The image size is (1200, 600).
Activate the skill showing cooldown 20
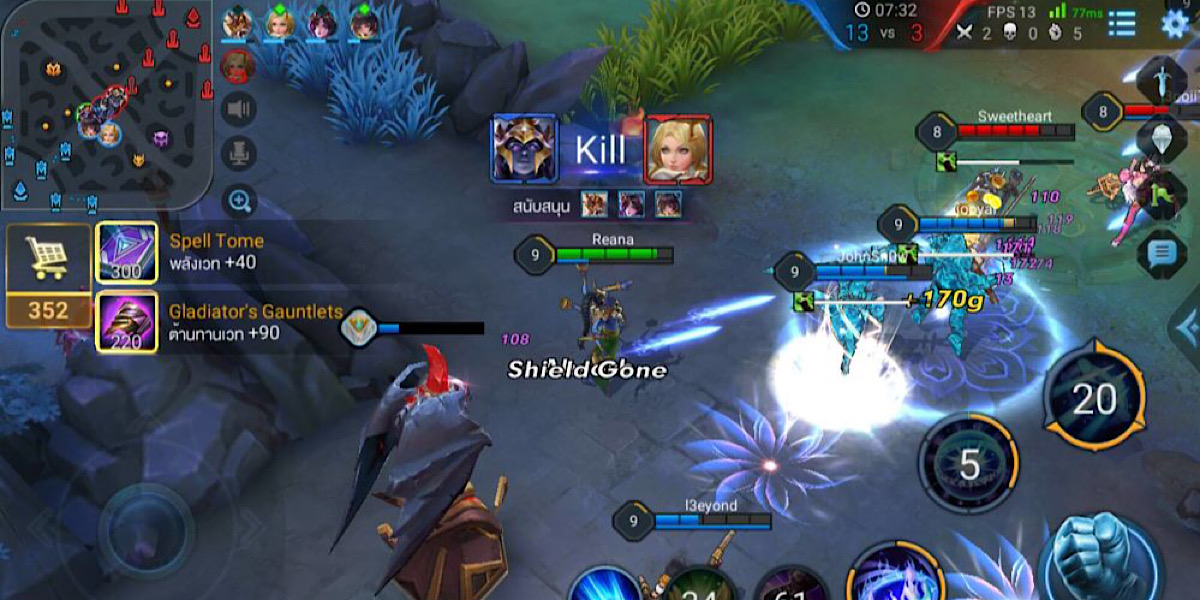(x=1094, y=400)
